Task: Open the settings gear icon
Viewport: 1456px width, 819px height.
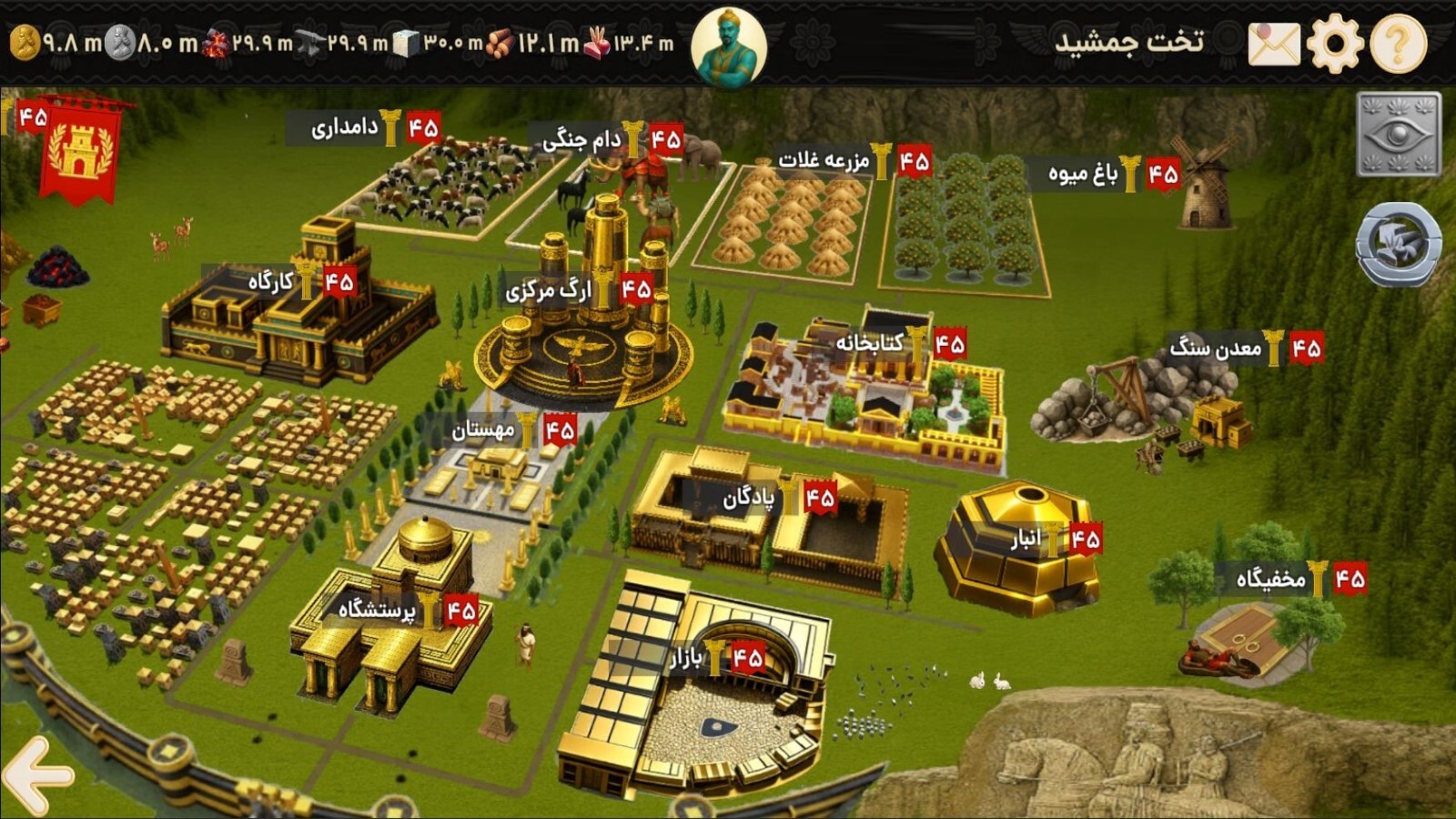Action: 1335,43
